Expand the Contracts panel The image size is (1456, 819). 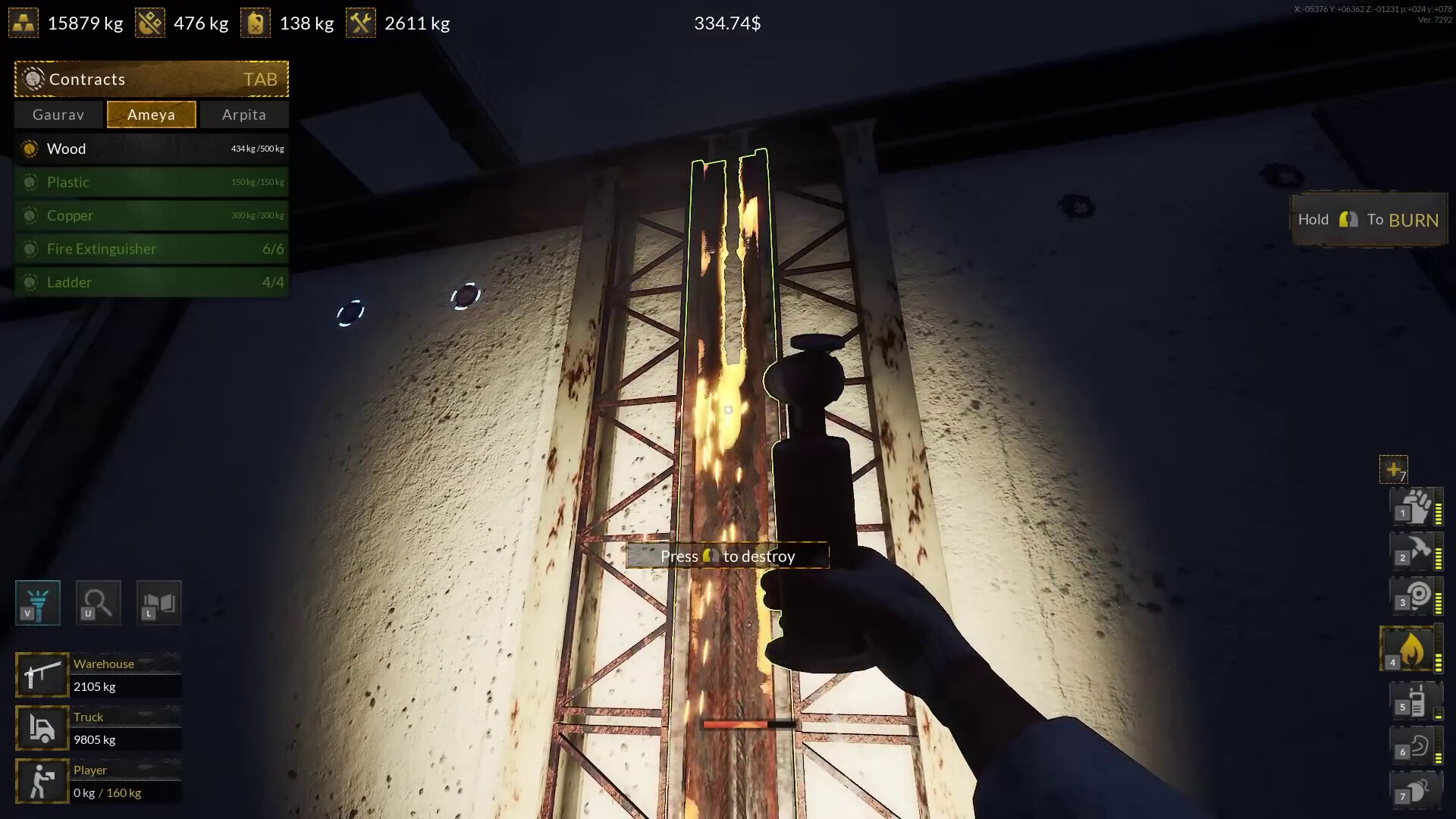pyautogui.click(x=151, y=79)
